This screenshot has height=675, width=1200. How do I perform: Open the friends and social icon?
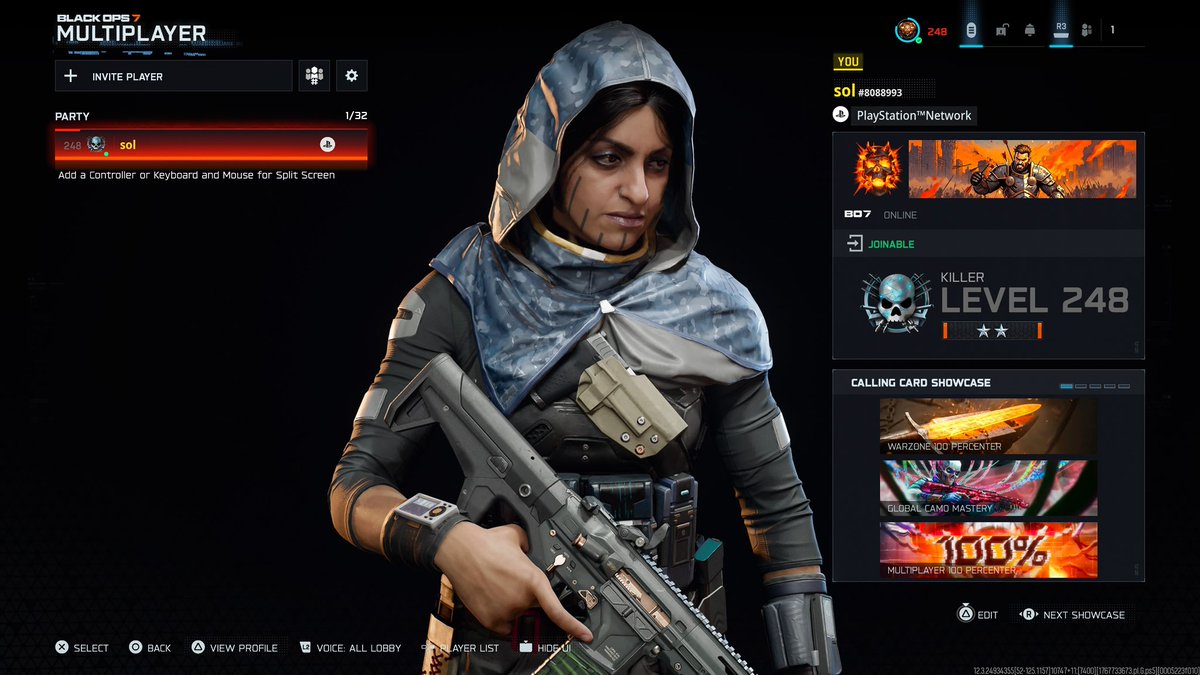[x=1088, y=31]
